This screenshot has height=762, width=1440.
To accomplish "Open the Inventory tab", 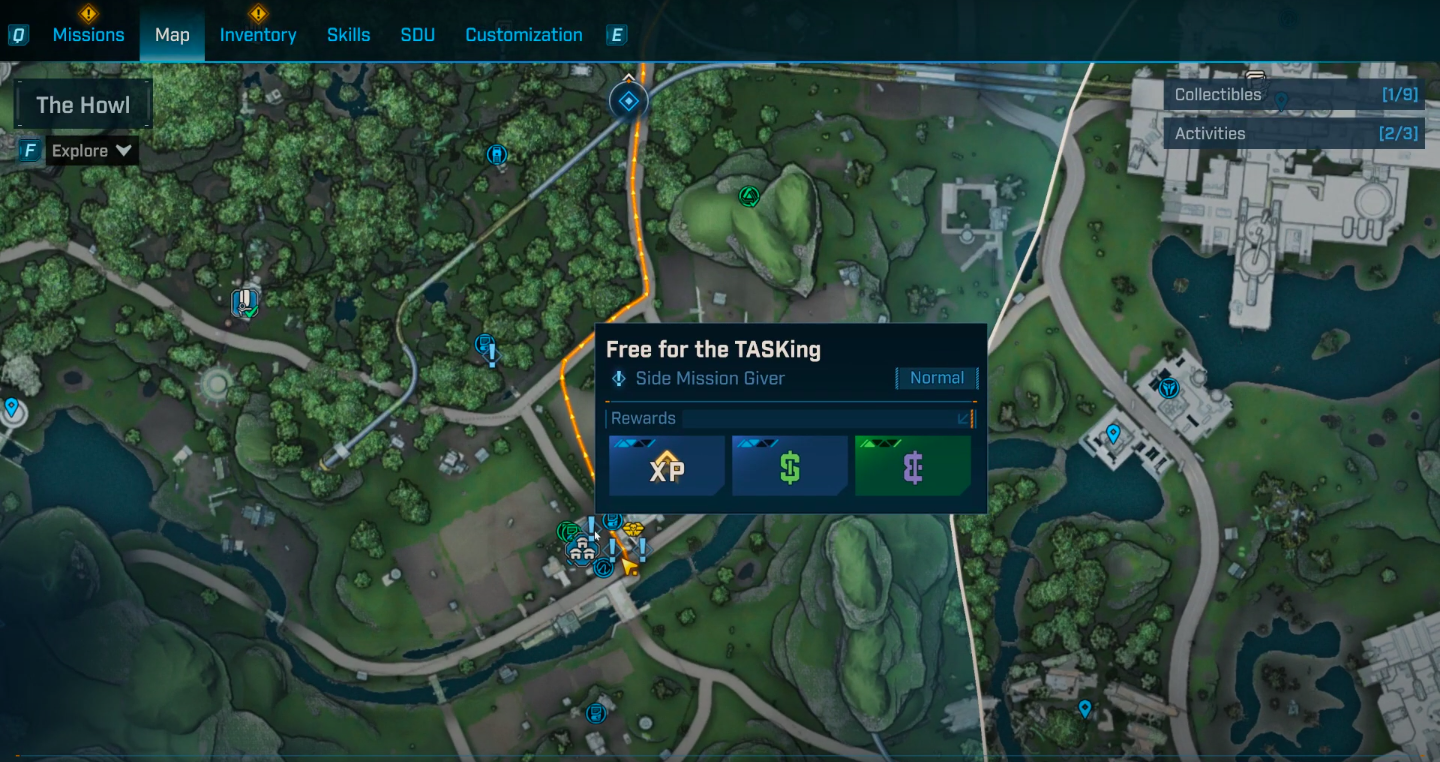I will 258,35.
